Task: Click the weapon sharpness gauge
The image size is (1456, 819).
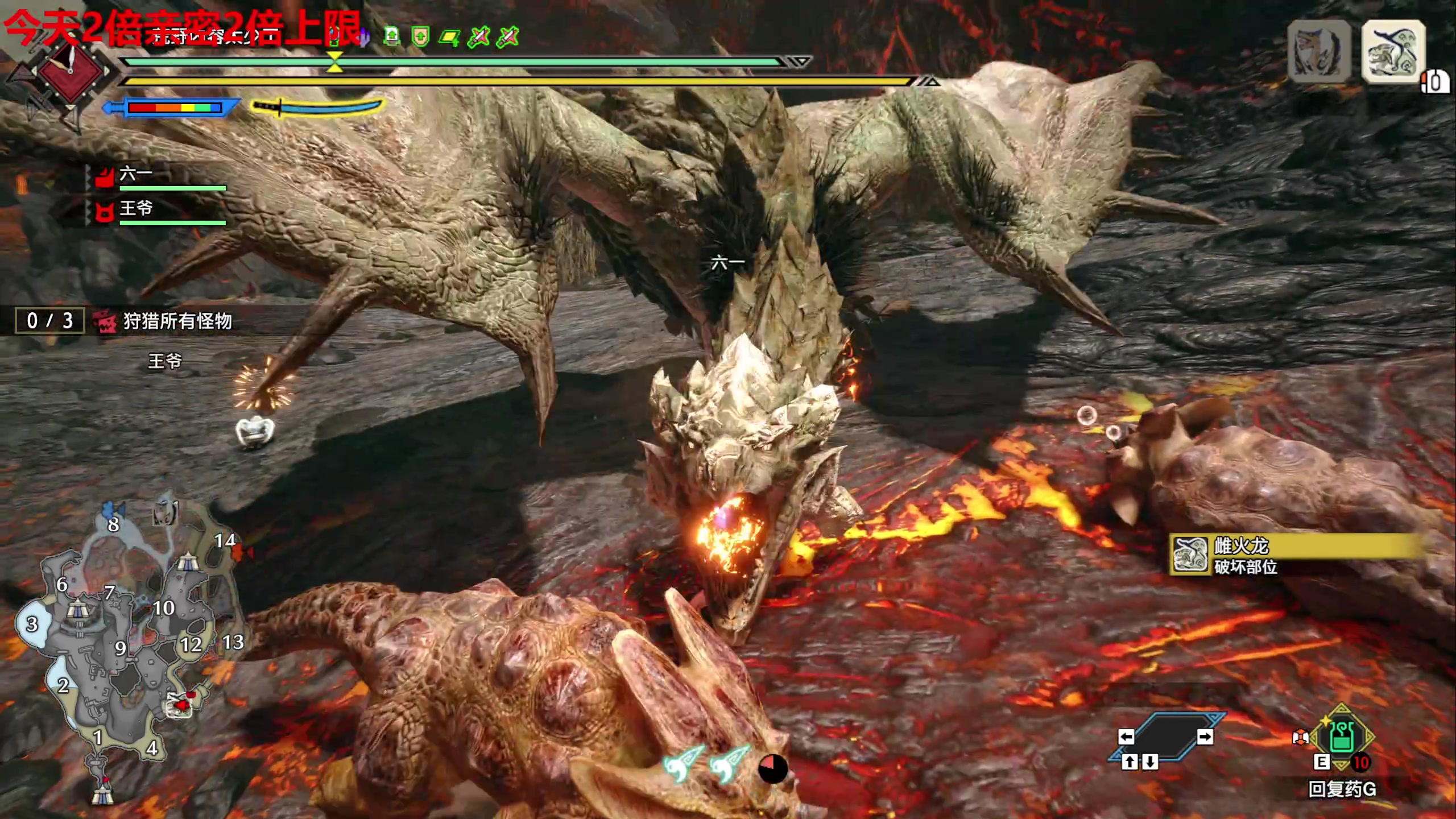Action: 173,107
